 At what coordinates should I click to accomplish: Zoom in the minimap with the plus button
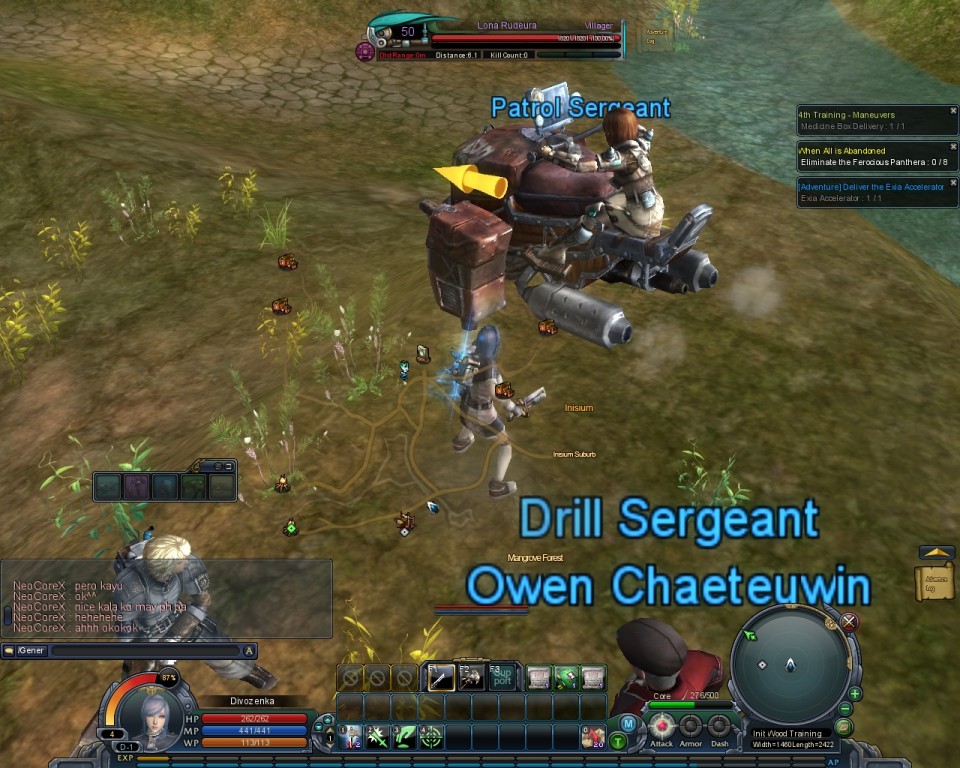tap(855, 693)
